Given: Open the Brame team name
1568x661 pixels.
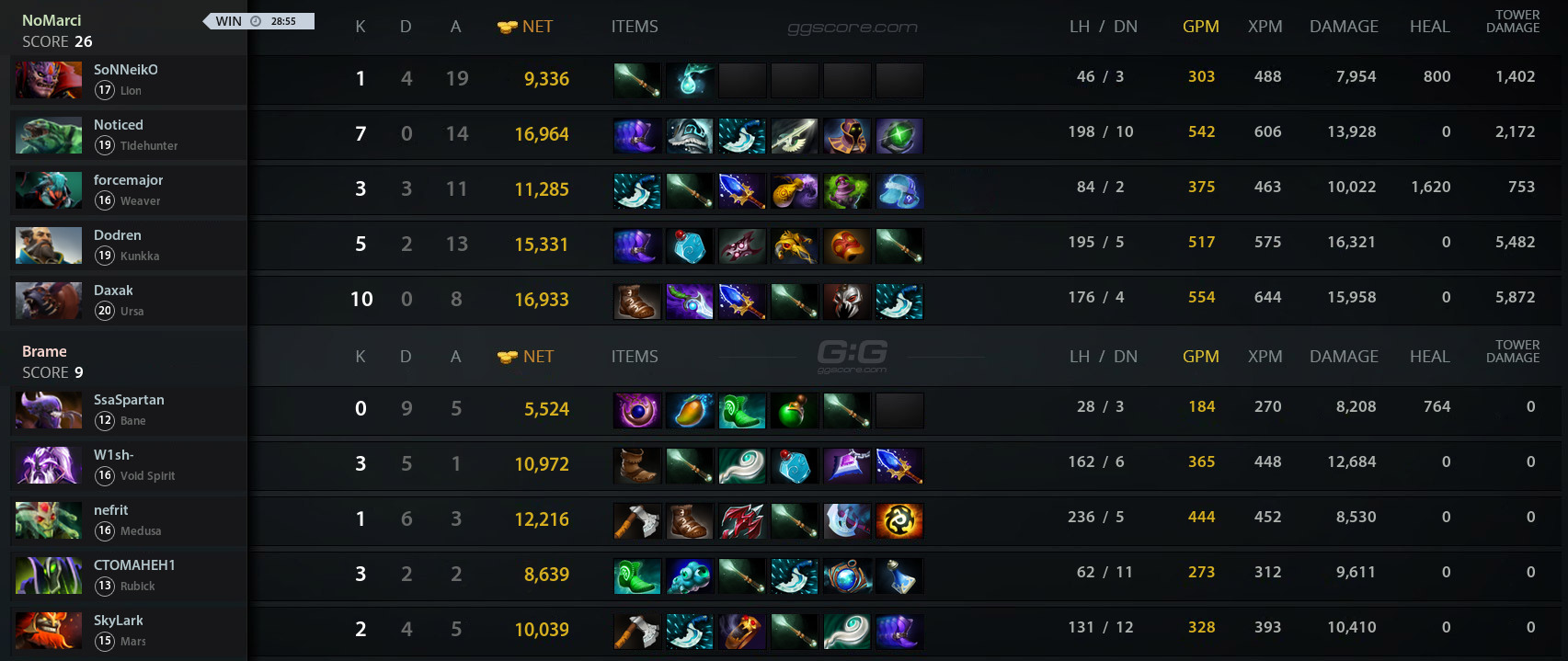Looking at the screenshot, I should [x=44, y=351].
